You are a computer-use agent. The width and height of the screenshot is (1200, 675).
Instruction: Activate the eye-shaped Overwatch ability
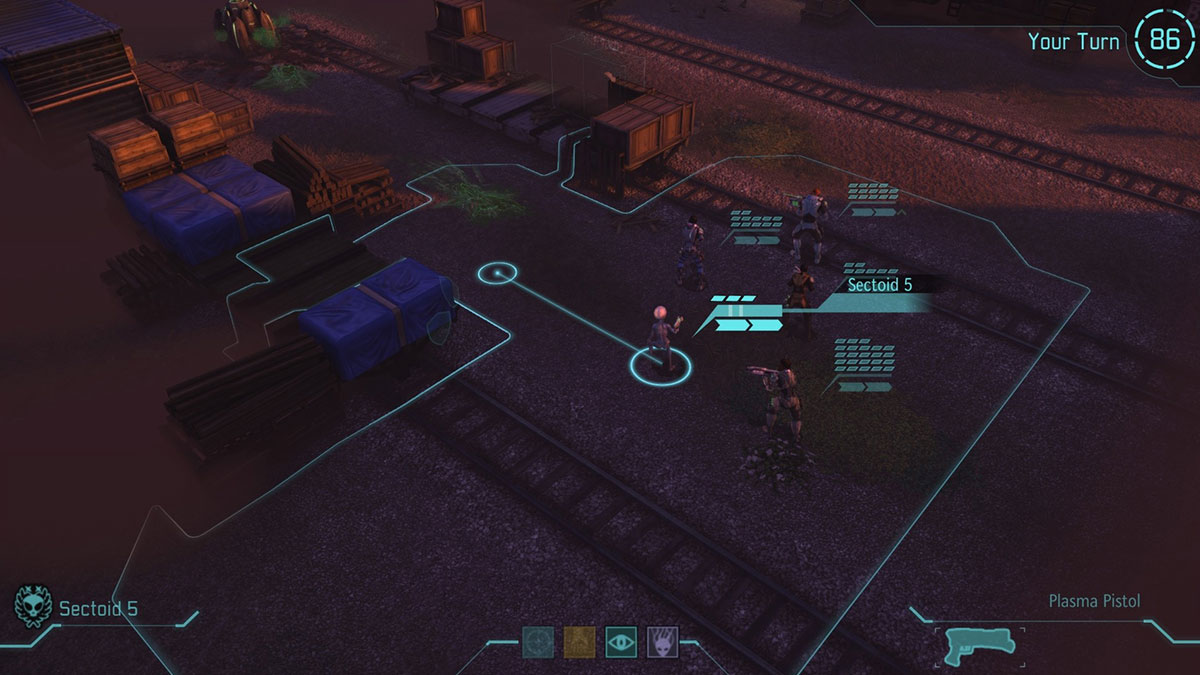(620, 641)
